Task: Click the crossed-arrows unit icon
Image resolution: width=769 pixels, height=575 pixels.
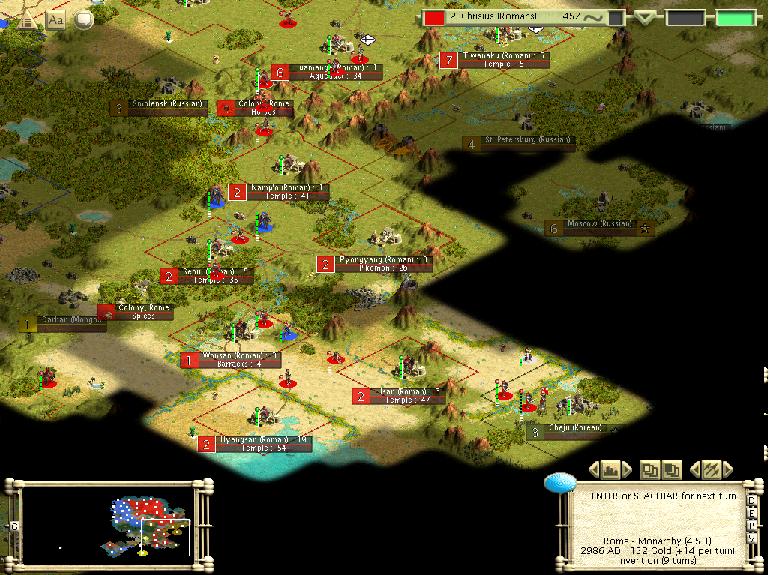Action: point(711,468)
